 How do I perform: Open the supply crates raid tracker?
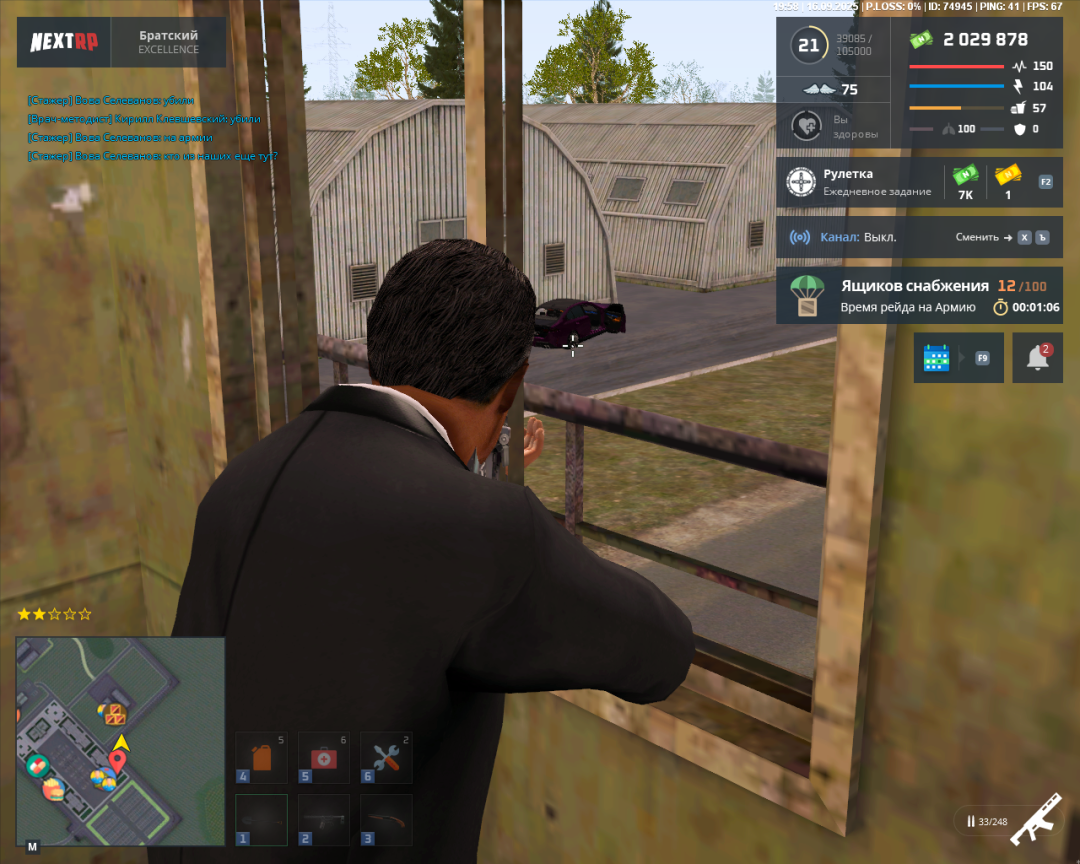pyautogui.click(x=918, y=295)
